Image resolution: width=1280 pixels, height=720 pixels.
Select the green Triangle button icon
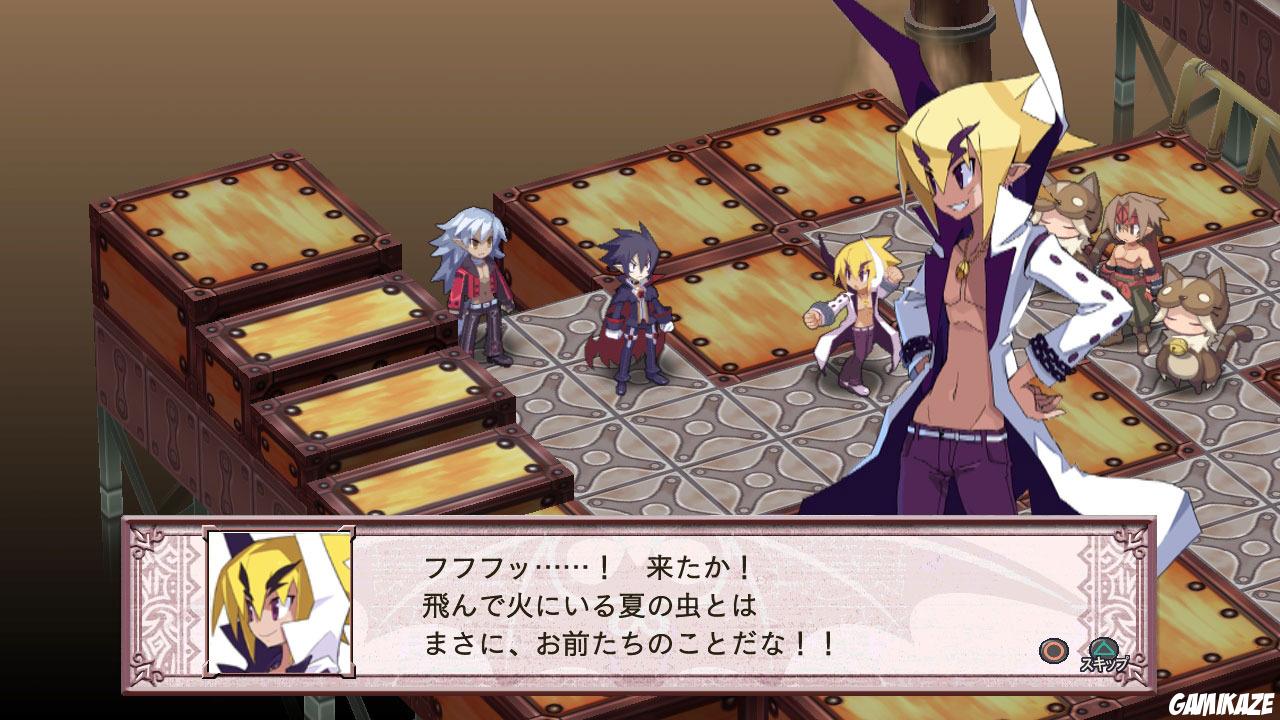pos(1105,647)
